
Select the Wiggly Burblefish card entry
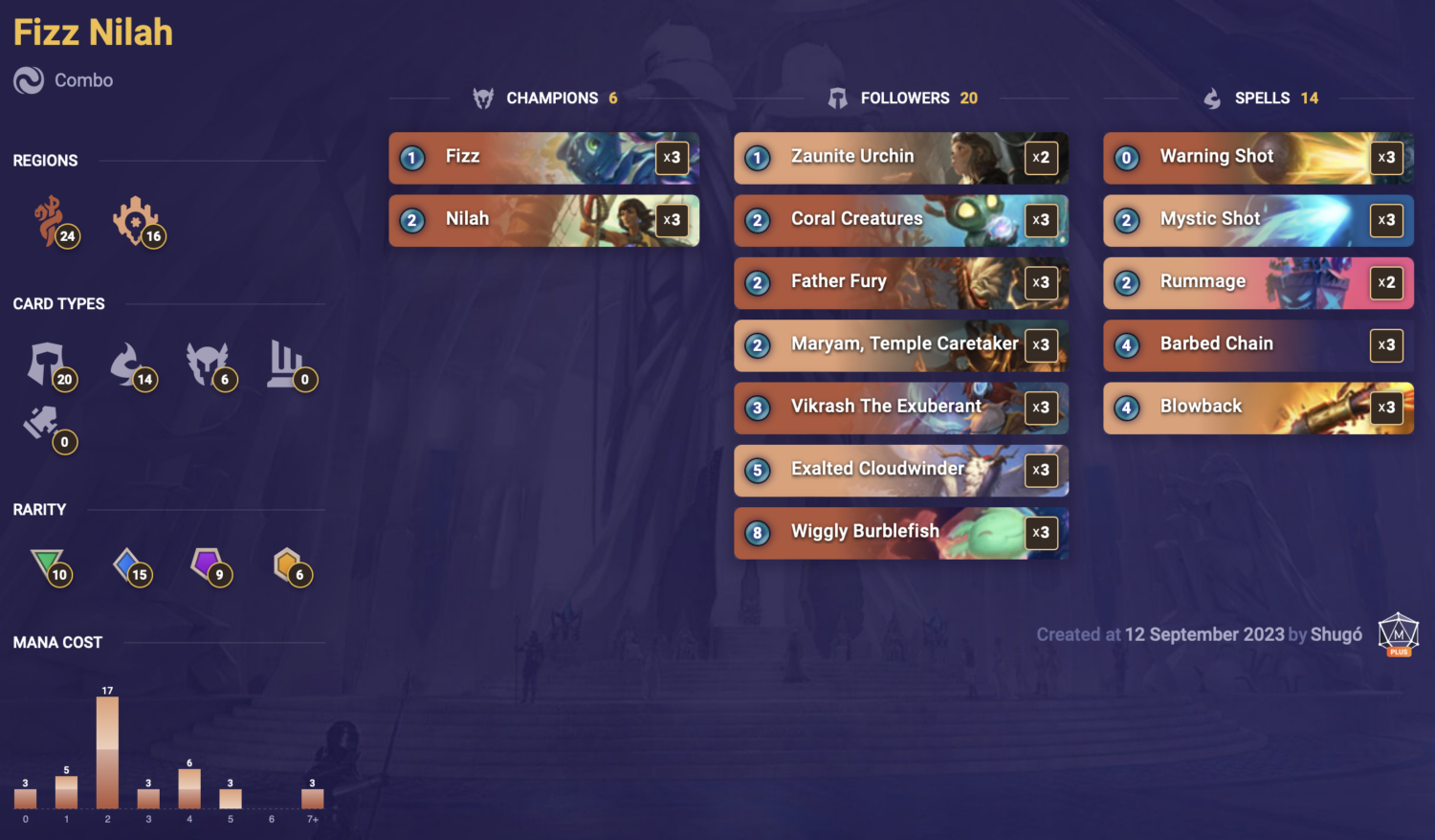(x=900, y=533)
